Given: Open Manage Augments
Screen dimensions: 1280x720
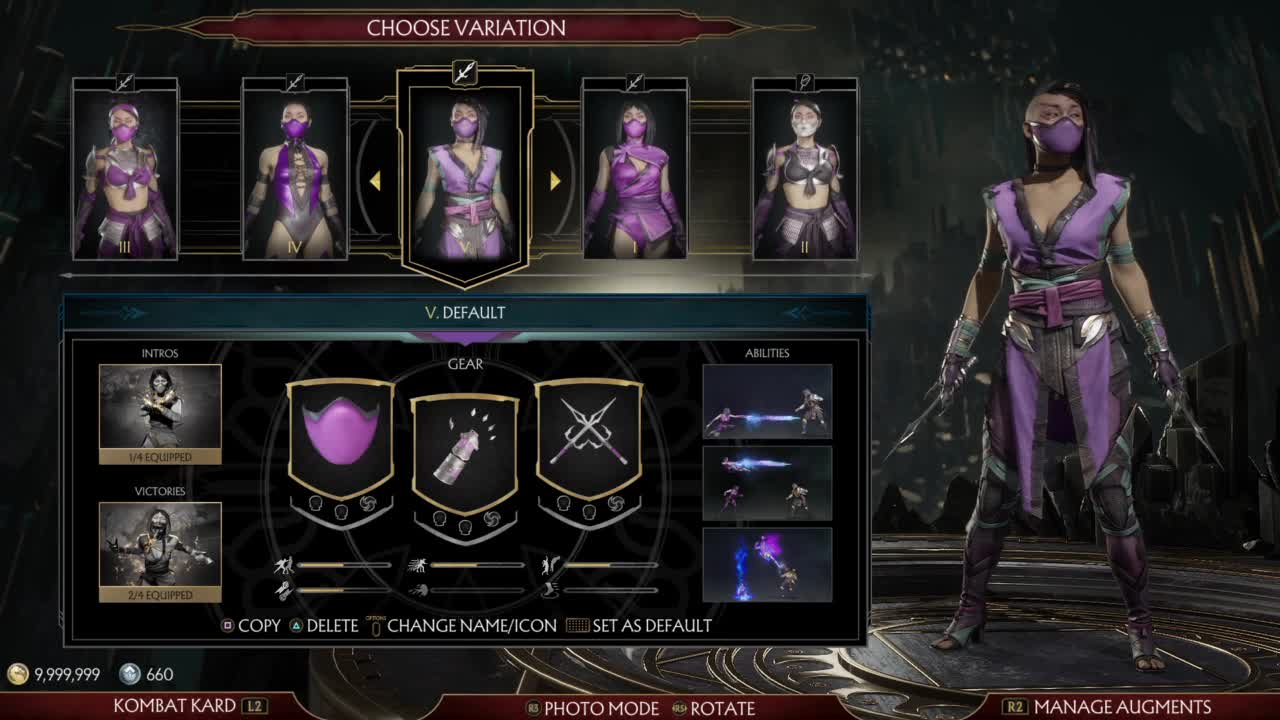Looking at the screenshot, I should click(x=1108, y=706).
